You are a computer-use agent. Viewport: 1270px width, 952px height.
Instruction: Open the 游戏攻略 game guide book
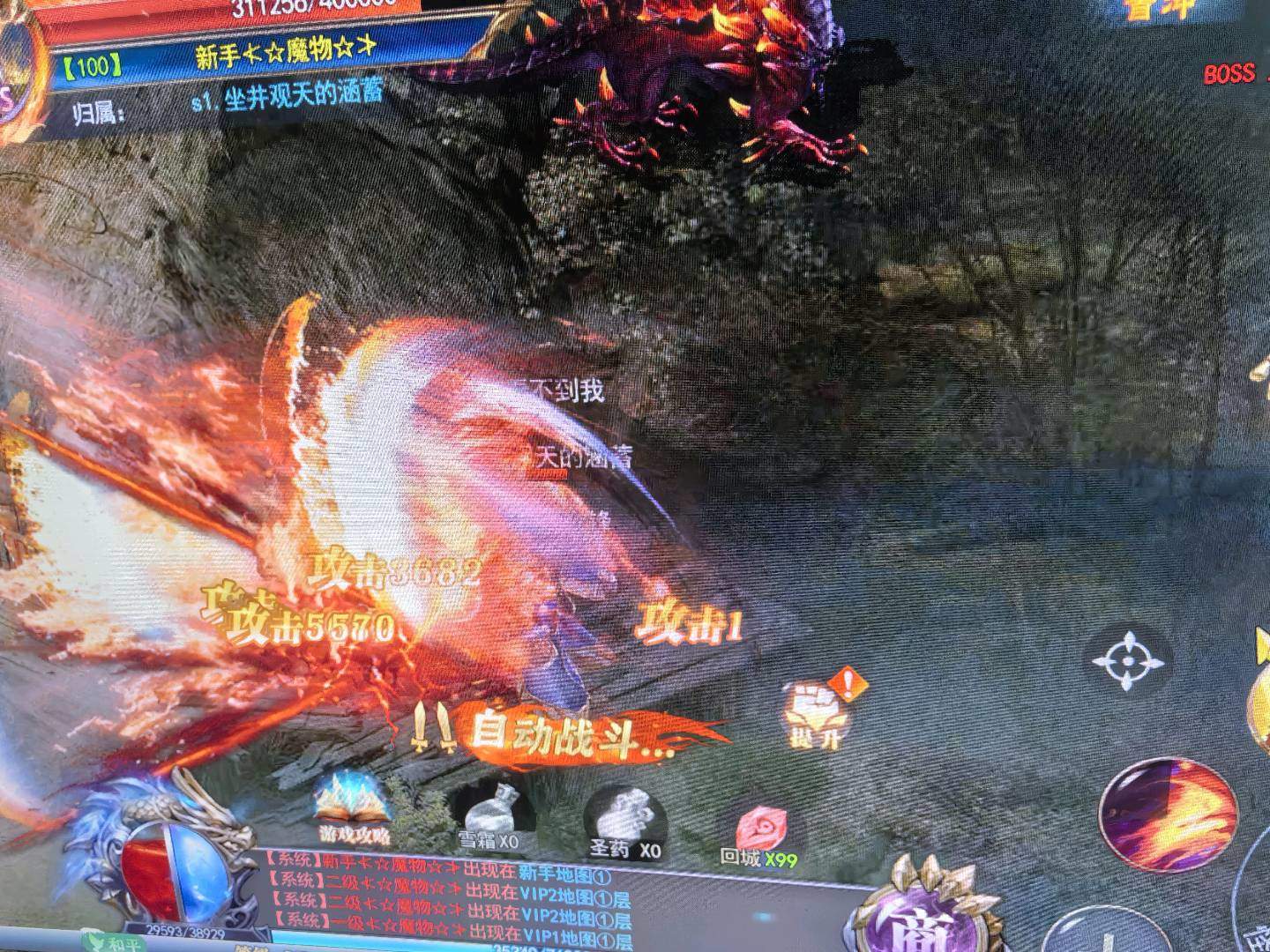355,803
